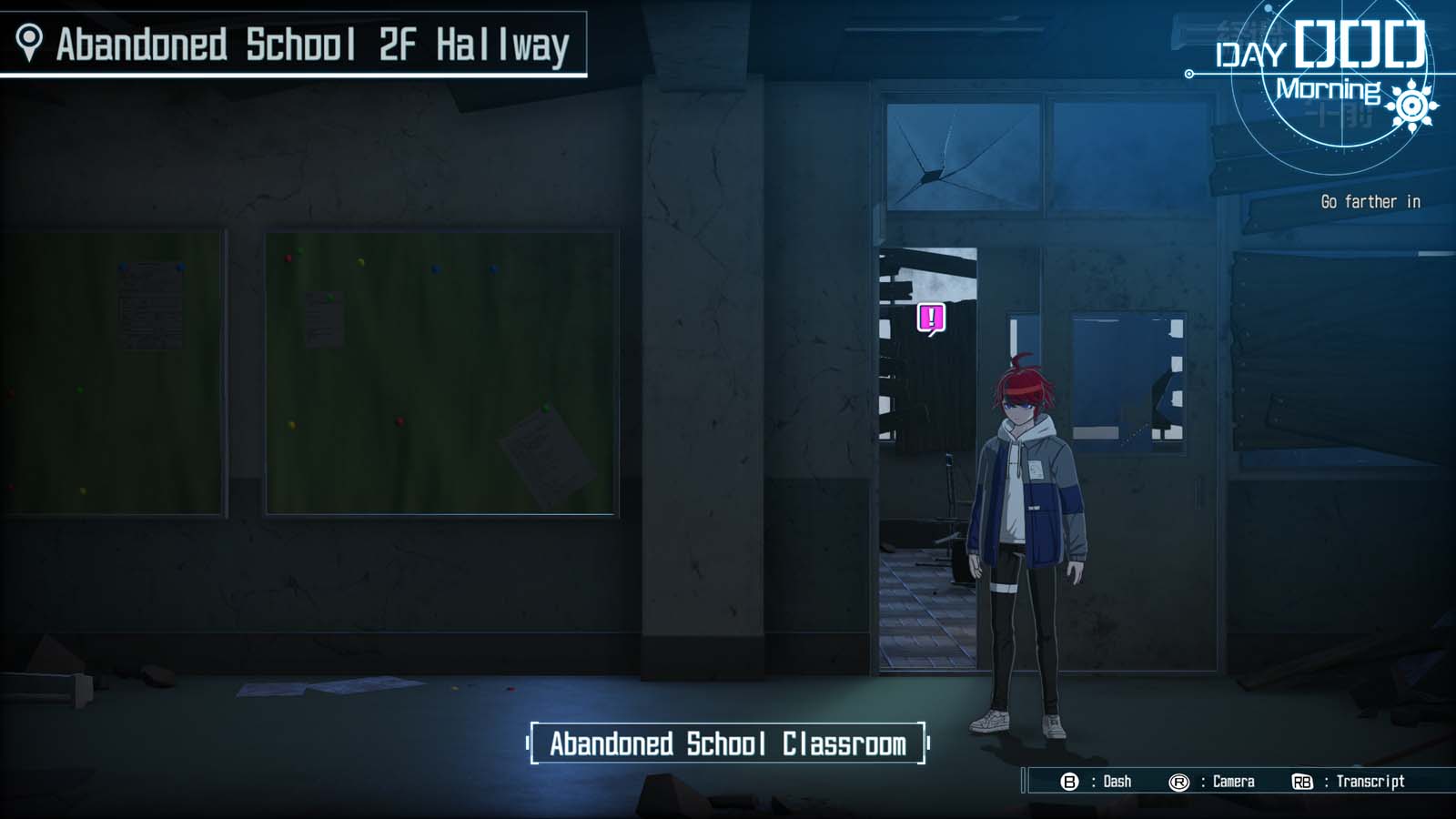Image resolution: width=1456 pixels, height=819 pixels.
Task: Click the location pin icon
Action: point(32,40)
